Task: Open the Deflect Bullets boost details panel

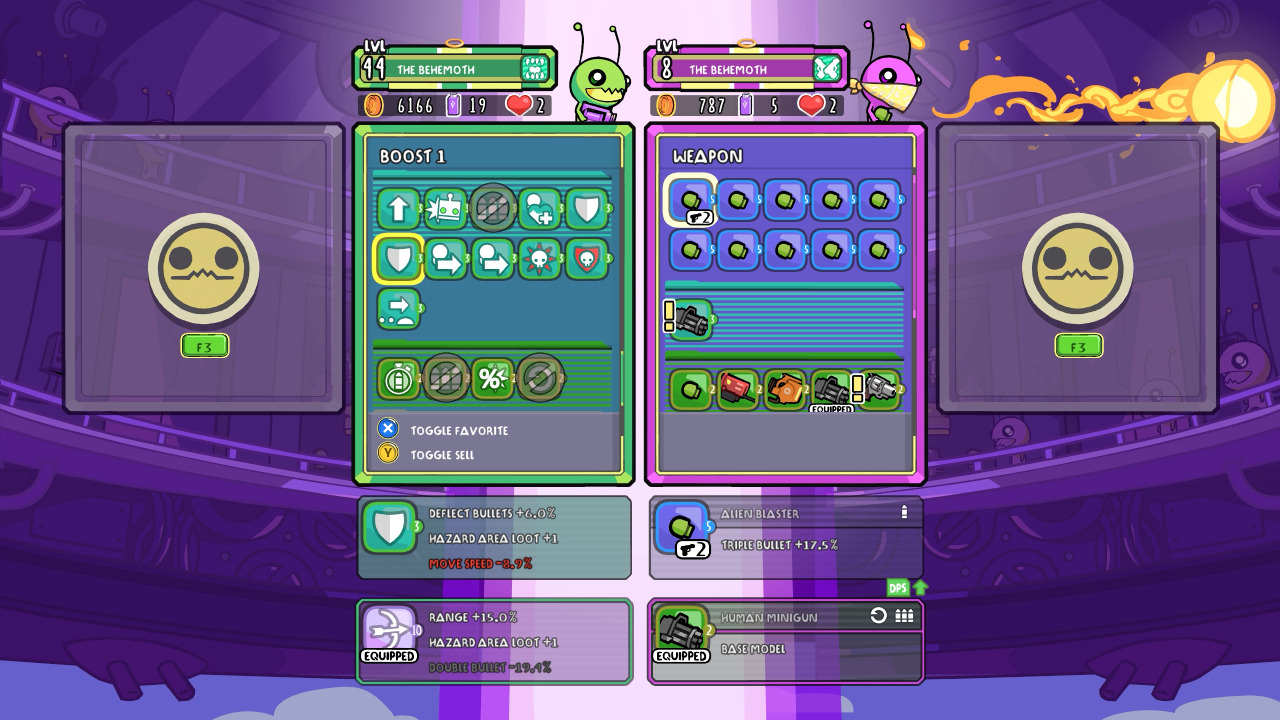Action: tap(494, 538)
